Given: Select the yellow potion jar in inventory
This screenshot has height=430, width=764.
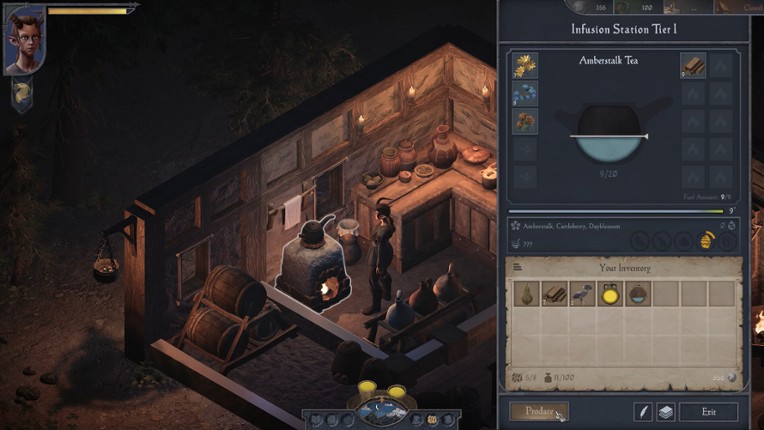Looking at the screenshot, I should 610,293.
